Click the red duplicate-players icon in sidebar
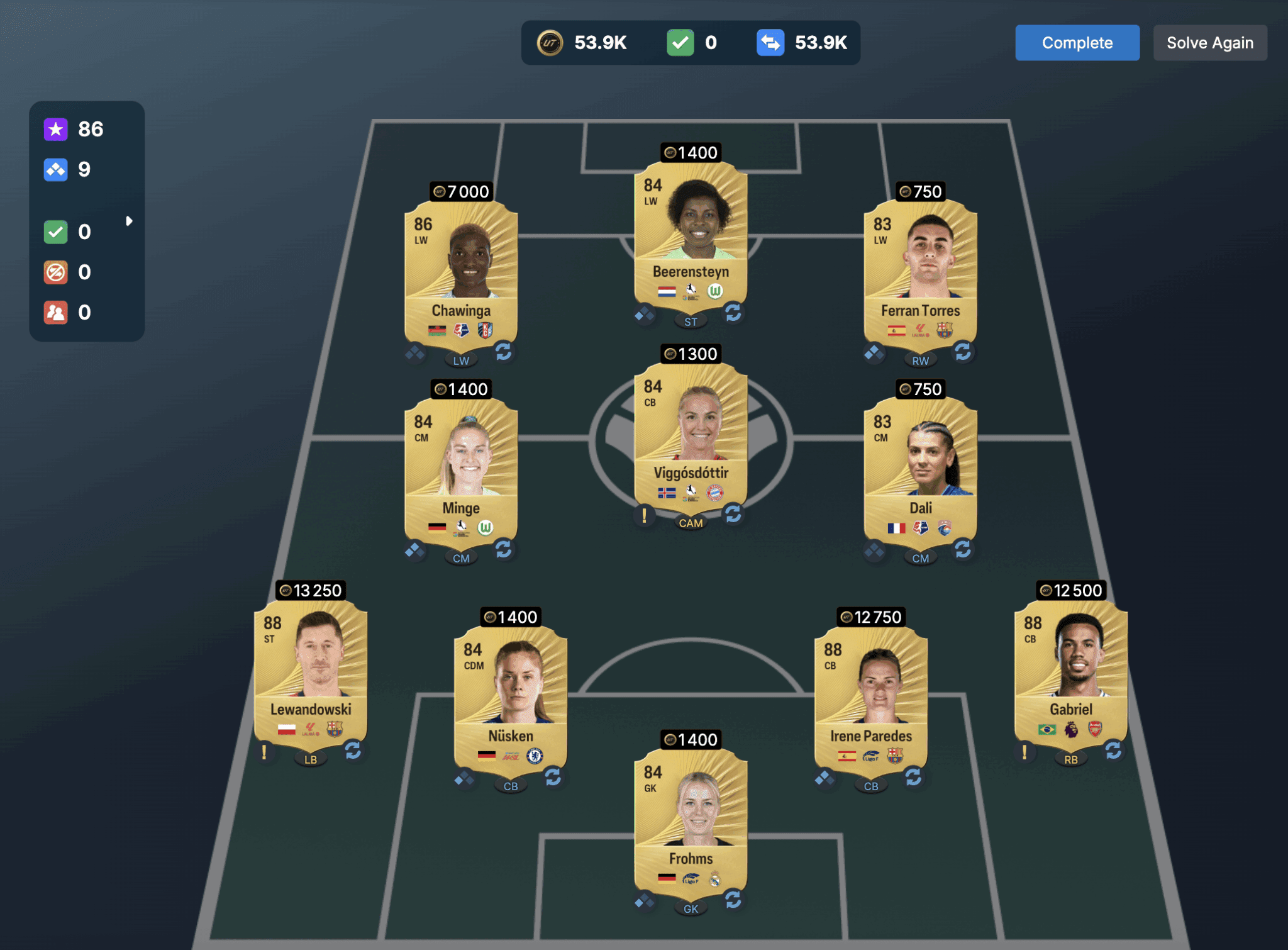1288x950 pixels. (55, 312)
